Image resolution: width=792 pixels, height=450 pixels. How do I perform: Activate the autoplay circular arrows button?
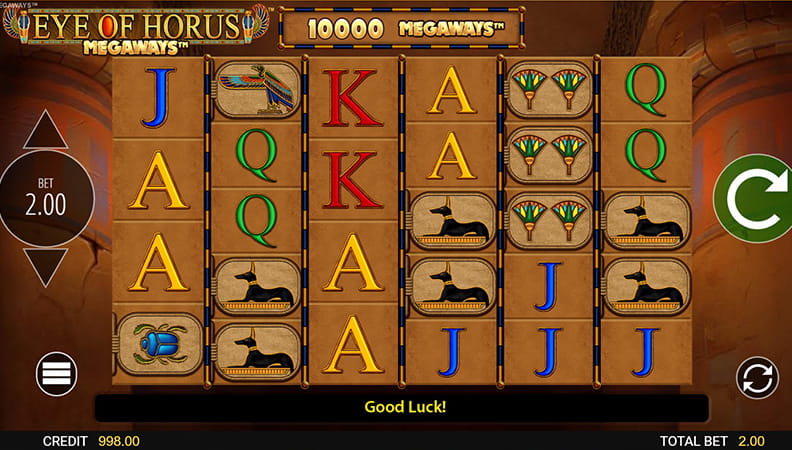pos(757,378)
